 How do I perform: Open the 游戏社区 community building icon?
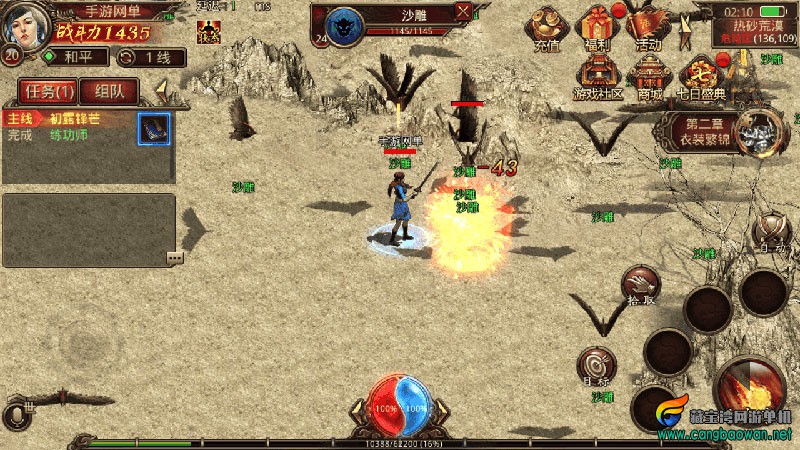tap(598, 77)
